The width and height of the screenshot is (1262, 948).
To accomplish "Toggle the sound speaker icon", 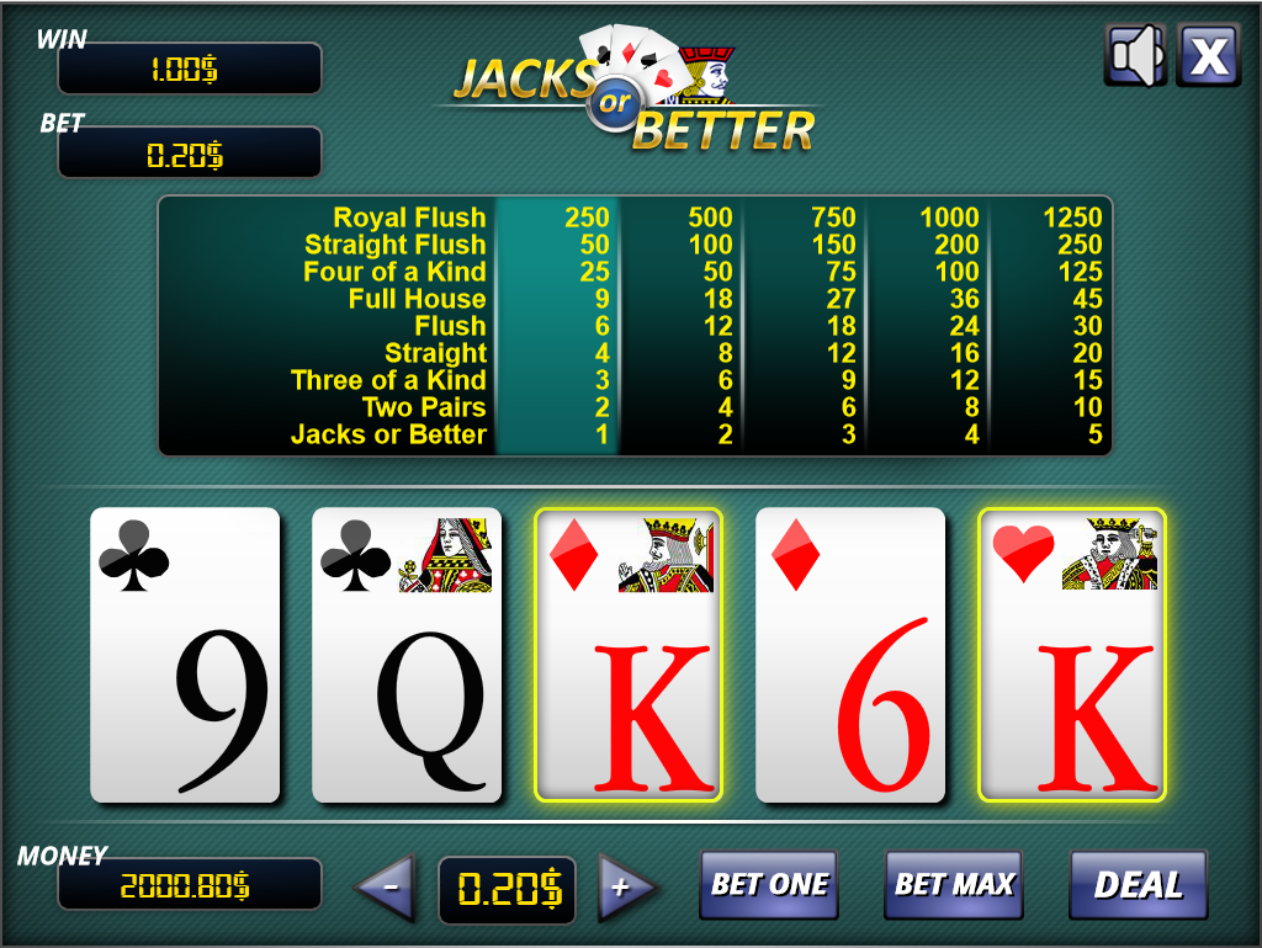I will [1135, 55].
